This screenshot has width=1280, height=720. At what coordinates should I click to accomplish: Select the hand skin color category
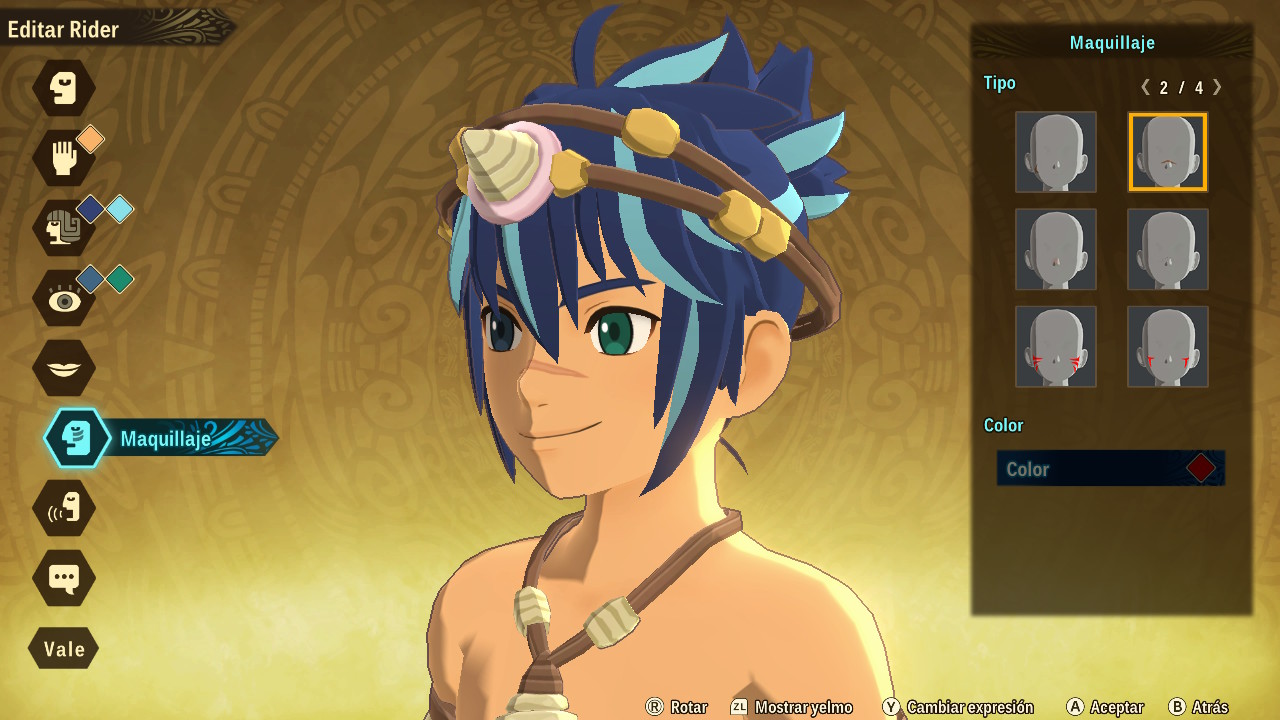[64, 158]
